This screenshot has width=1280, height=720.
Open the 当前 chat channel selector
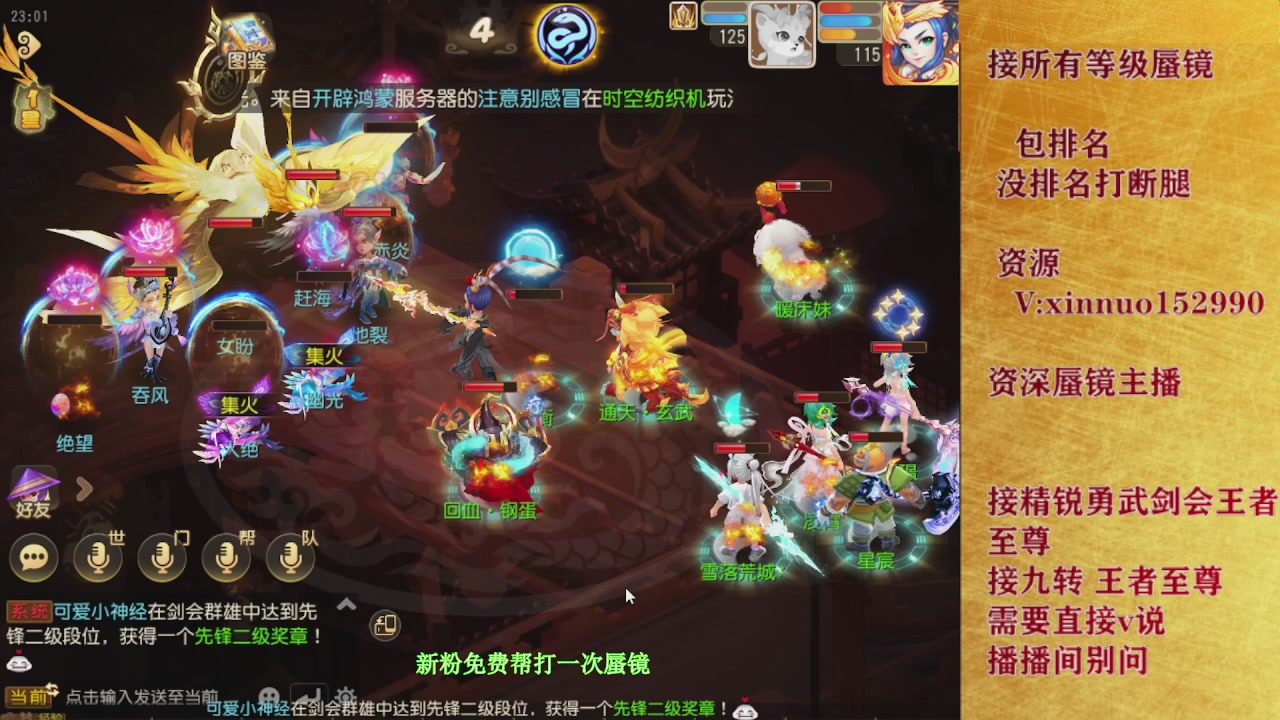[x=28, y=695]
